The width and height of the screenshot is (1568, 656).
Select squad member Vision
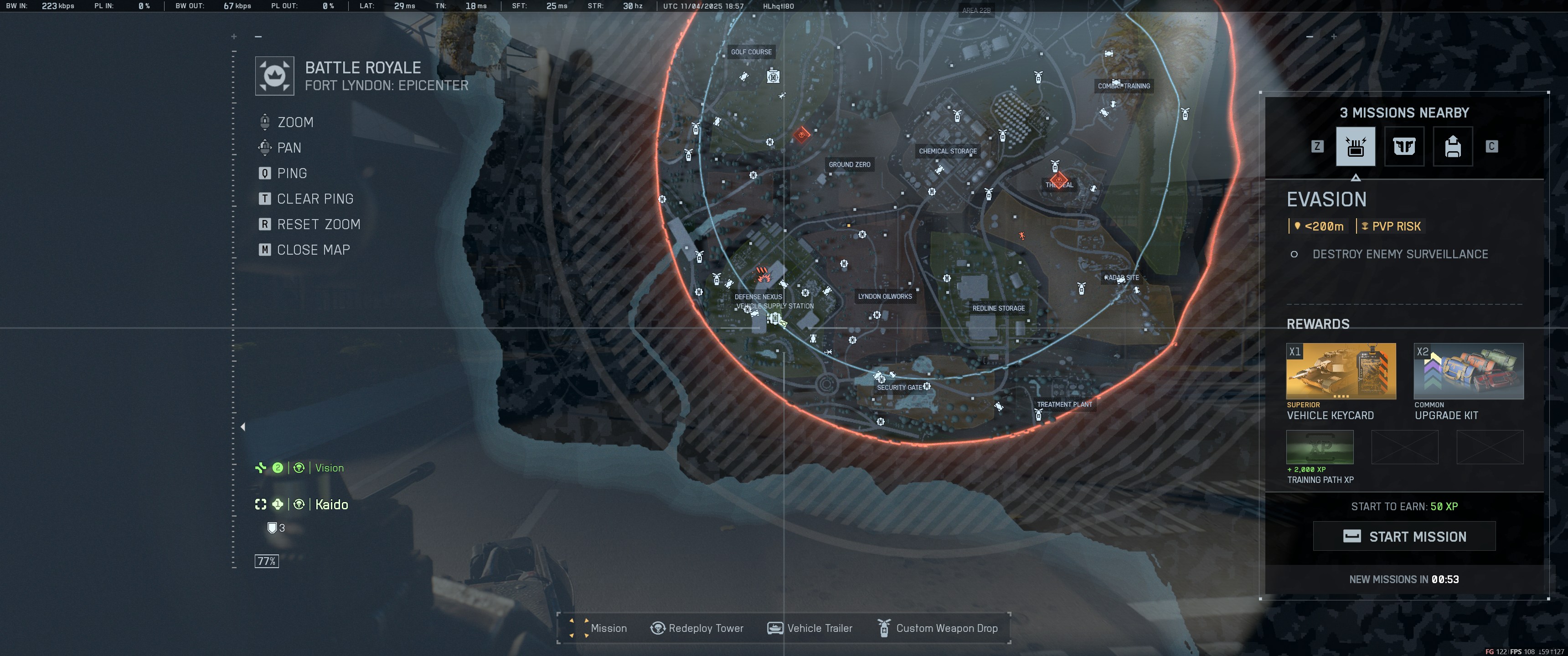[x=329, y=468]
